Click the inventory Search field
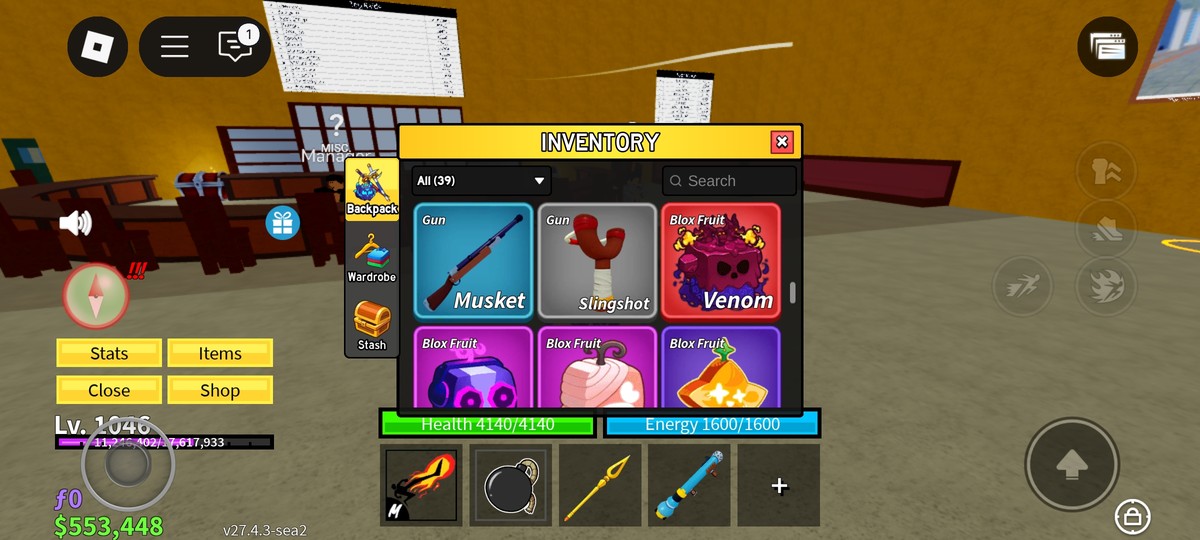Image resolution: width=1200 pixels, height=540 pixels. pos(729,181)
